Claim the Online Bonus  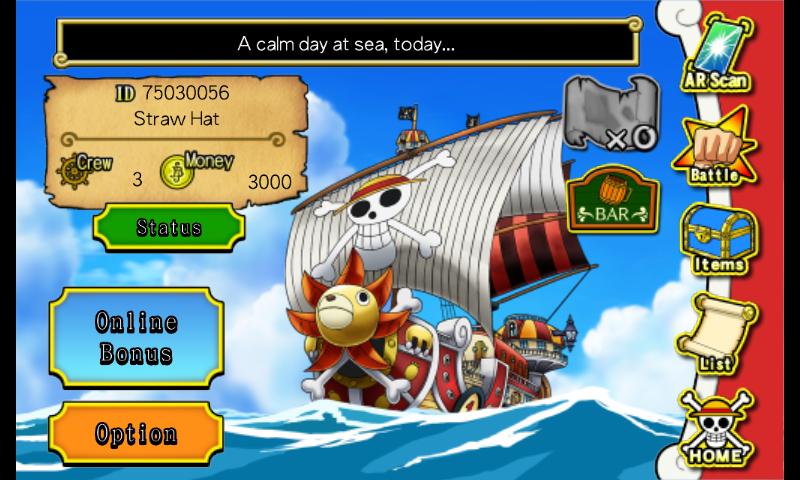(136, 337)
